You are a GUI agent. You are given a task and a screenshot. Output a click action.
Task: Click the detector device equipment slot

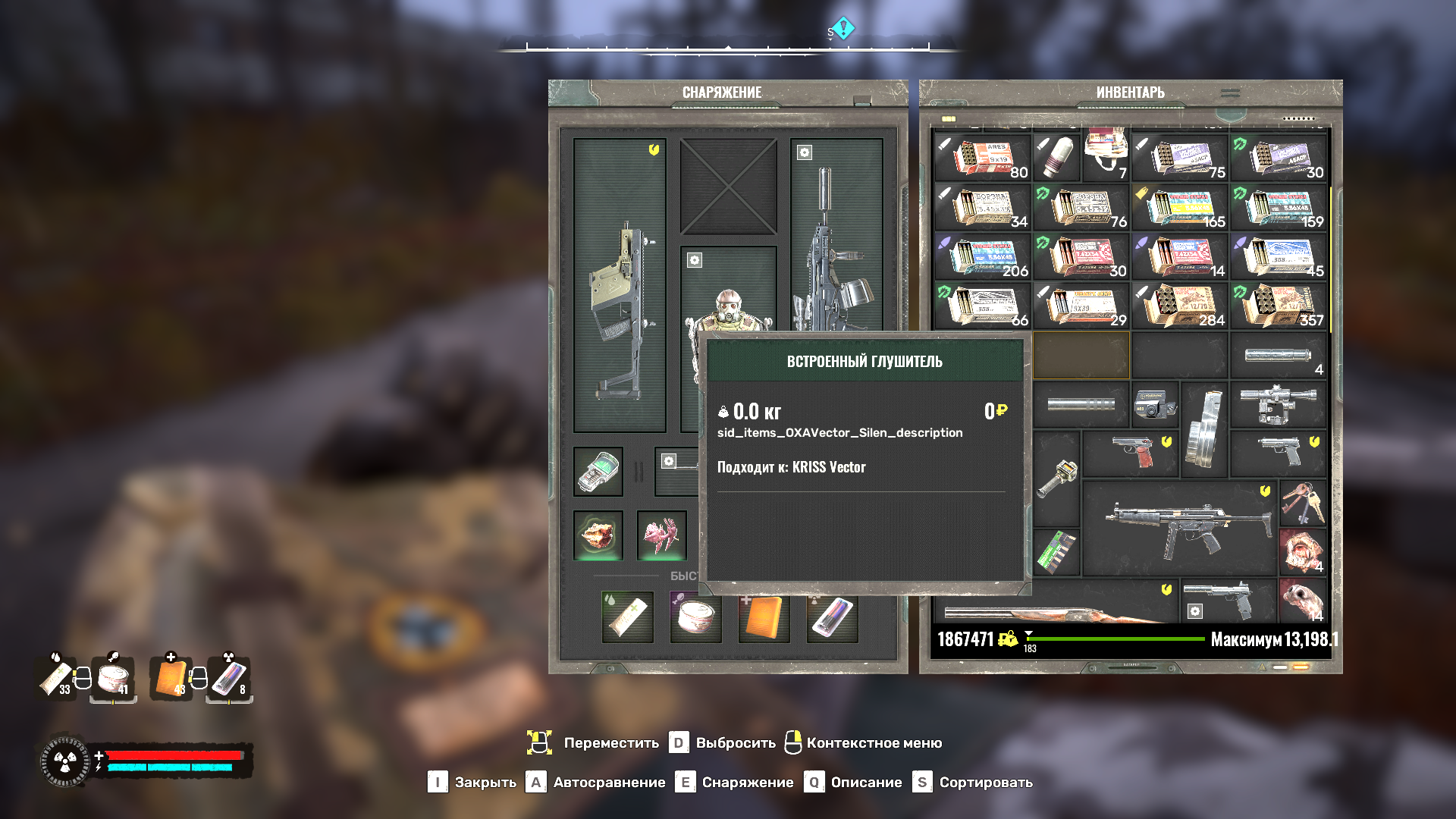[x=598, y=472]
